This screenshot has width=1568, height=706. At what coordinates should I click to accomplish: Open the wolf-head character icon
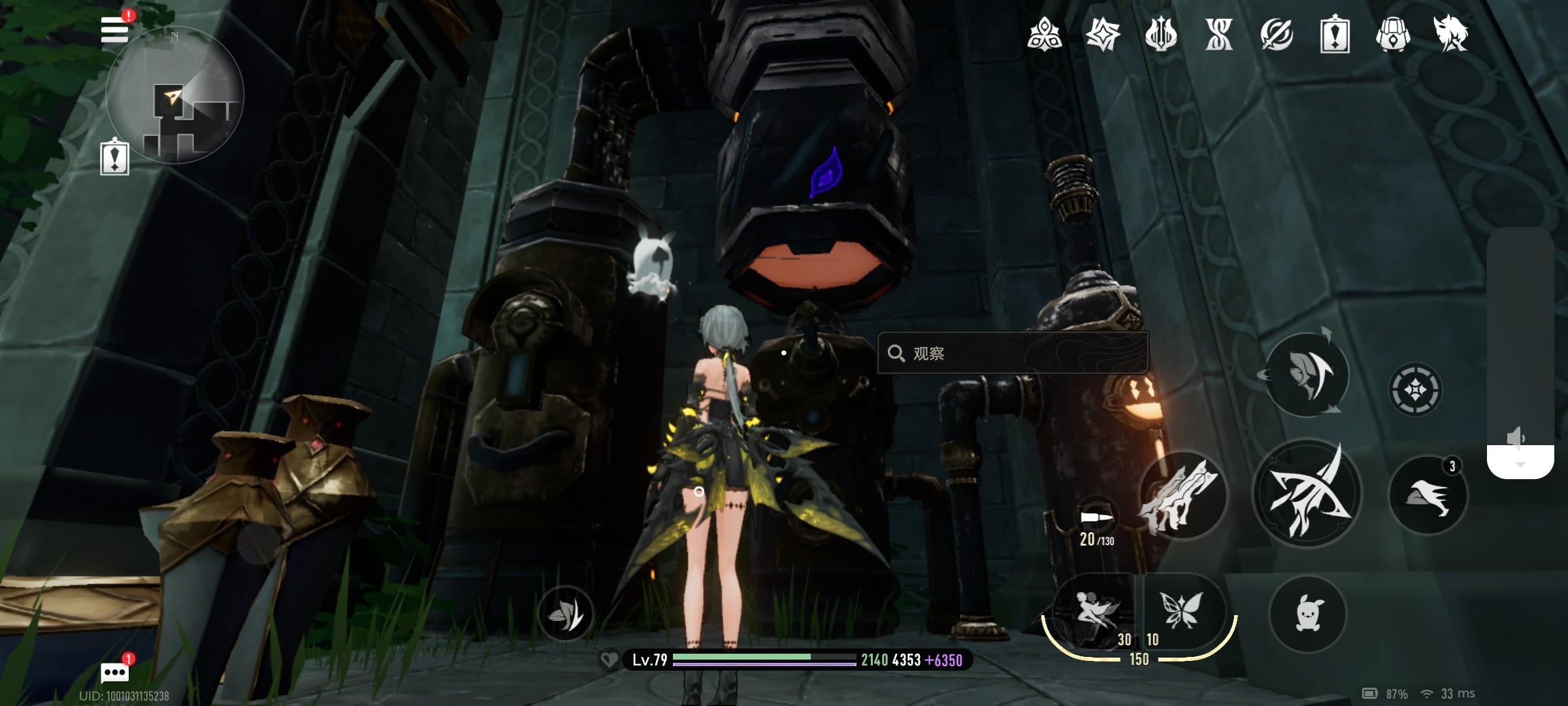click(x=1450, y=33)
